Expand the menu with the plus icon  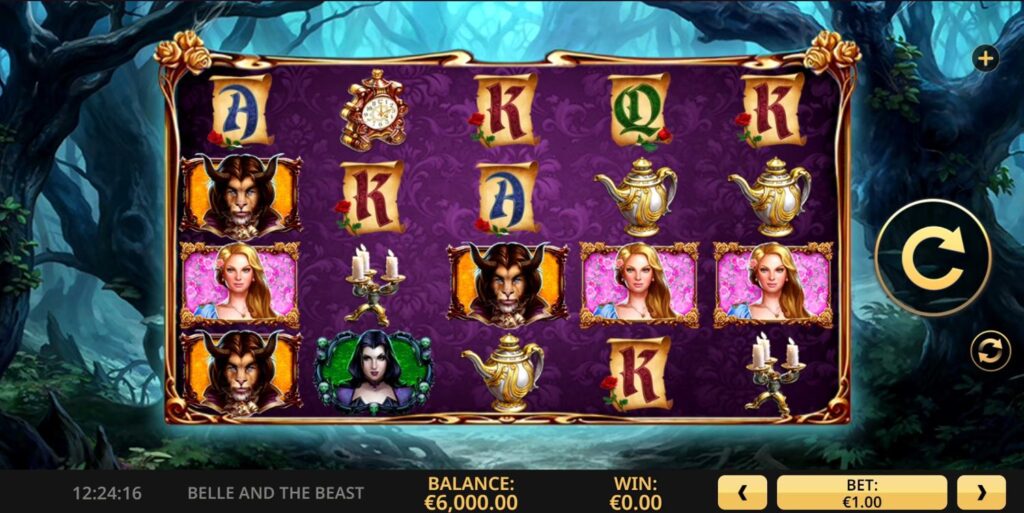[x=986, y=59]
